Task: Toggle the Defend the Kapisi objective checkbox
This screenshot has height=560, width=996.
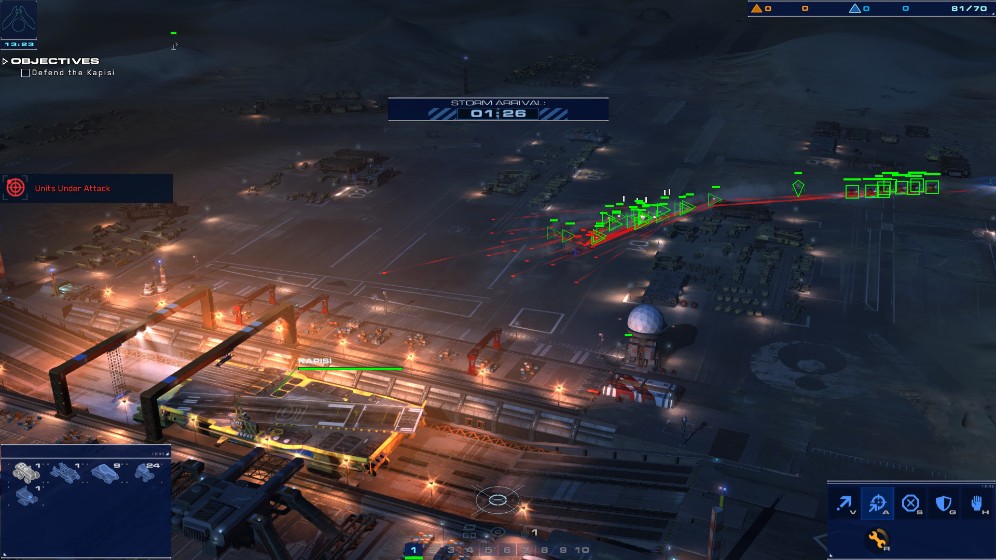Action: coord(25,73)
